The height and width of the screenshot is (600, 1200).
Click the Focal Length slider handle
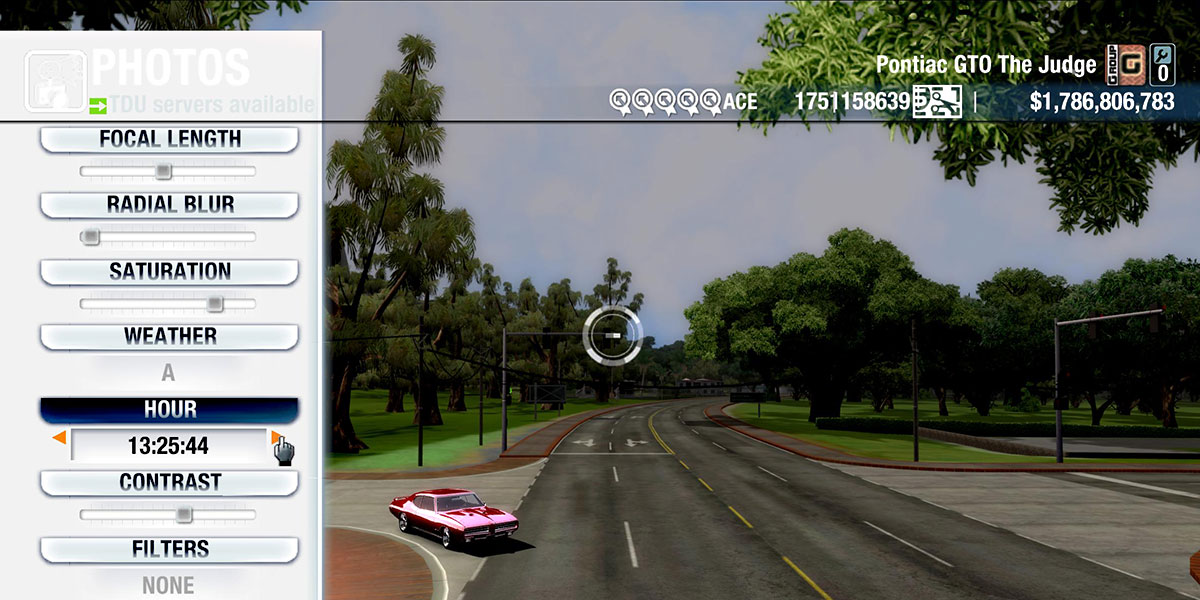pyautogui.click(x=163, y=171)
